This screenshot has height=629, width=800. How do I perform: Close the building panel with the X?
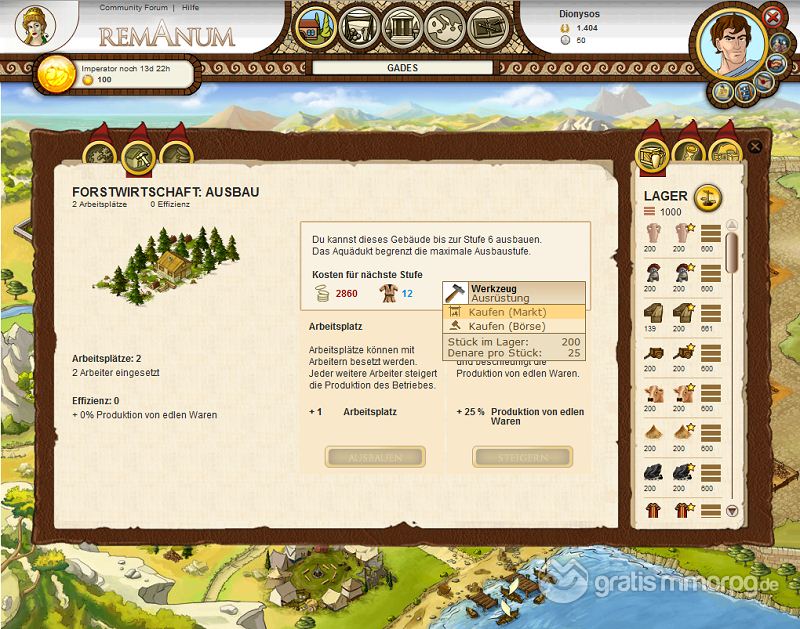755,147
